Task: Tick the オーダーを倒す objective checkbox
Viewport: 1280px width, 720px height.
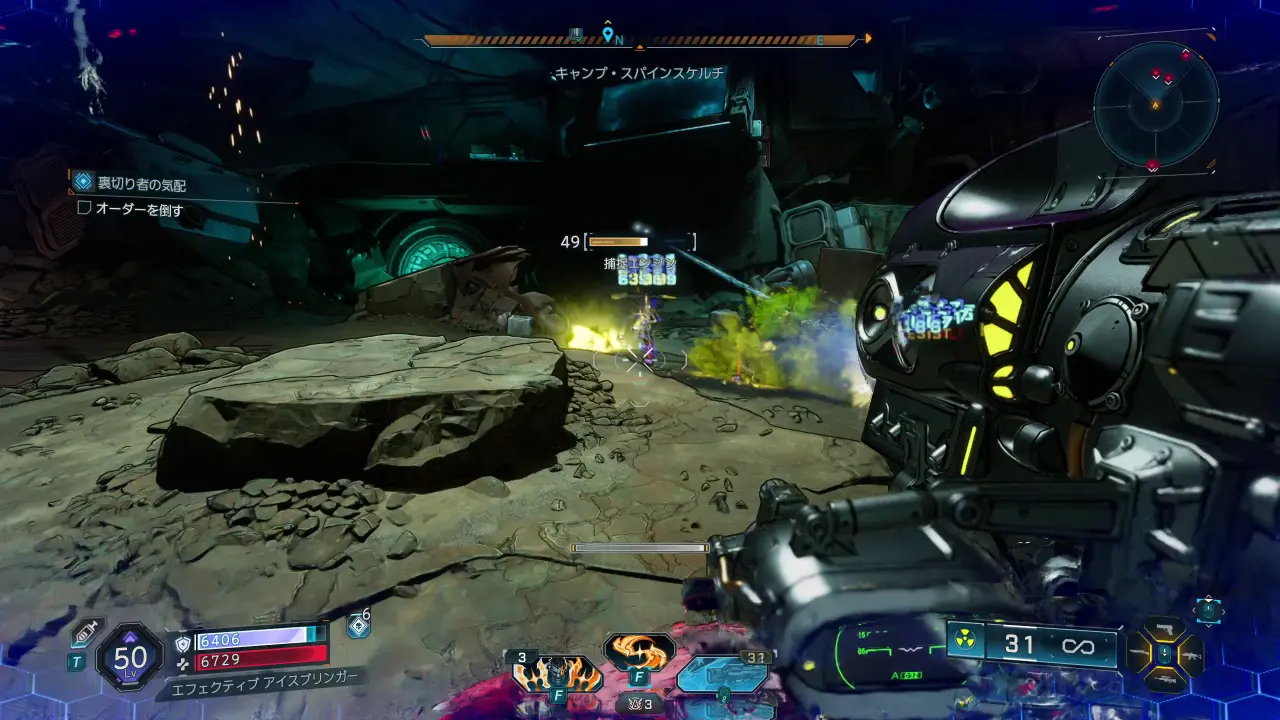Action: tap(85, 210)
